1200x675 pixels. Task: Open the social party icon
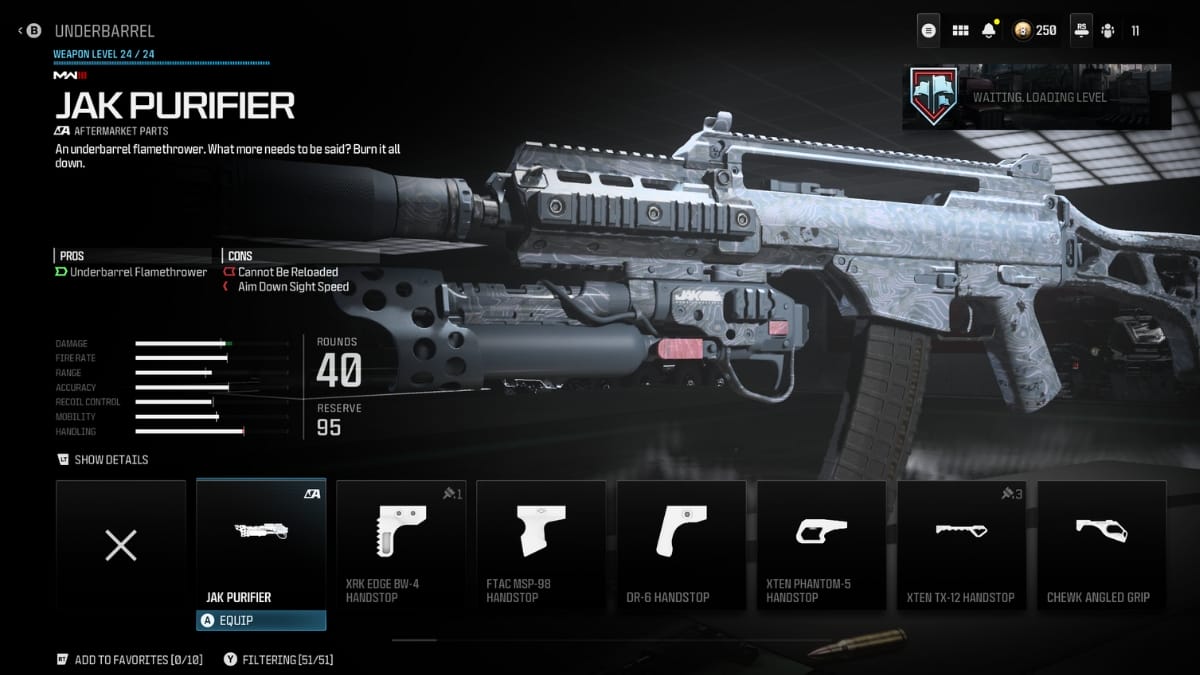1107,31
